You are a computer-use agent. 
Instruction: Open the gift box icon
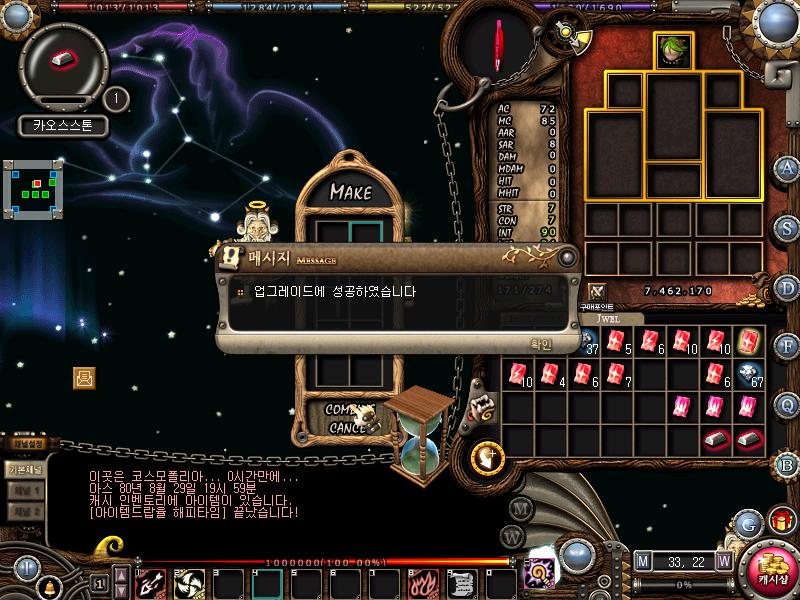click(780, 521)
